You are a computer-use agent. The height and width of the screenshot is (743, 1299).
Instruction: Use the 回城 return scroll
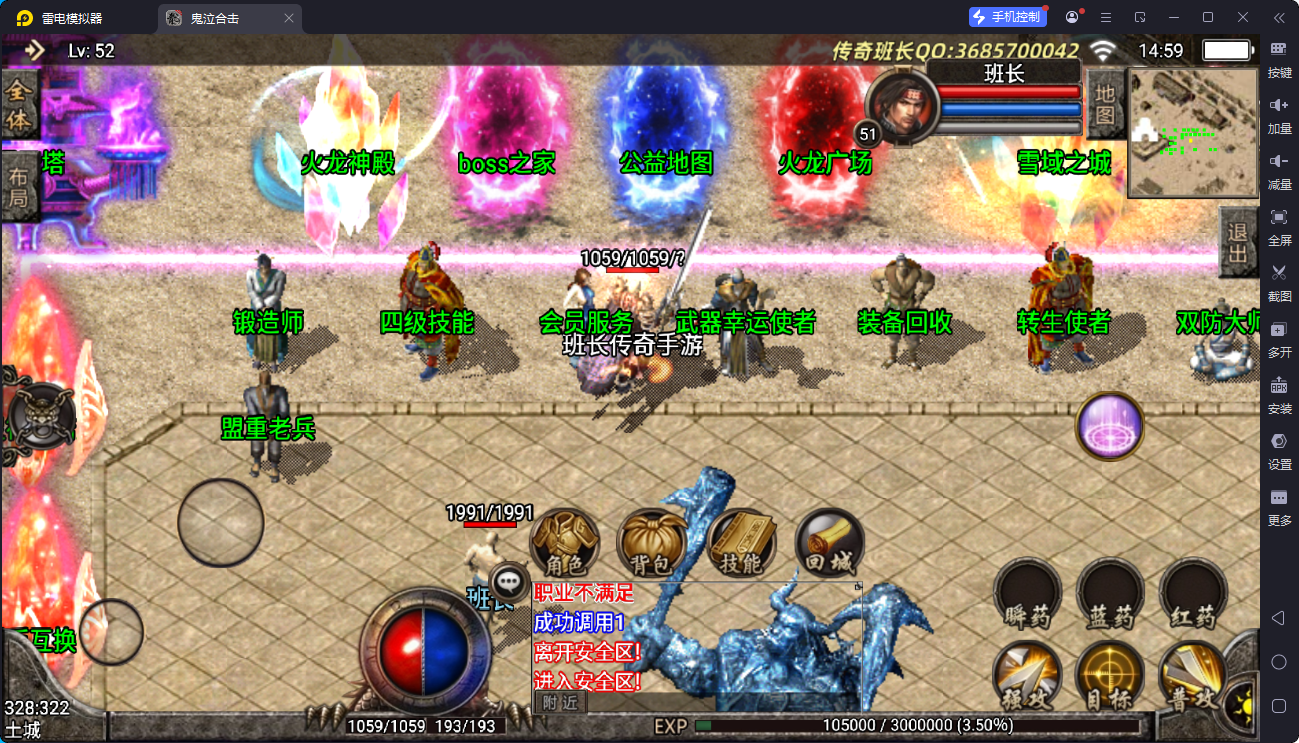point(829,545)
